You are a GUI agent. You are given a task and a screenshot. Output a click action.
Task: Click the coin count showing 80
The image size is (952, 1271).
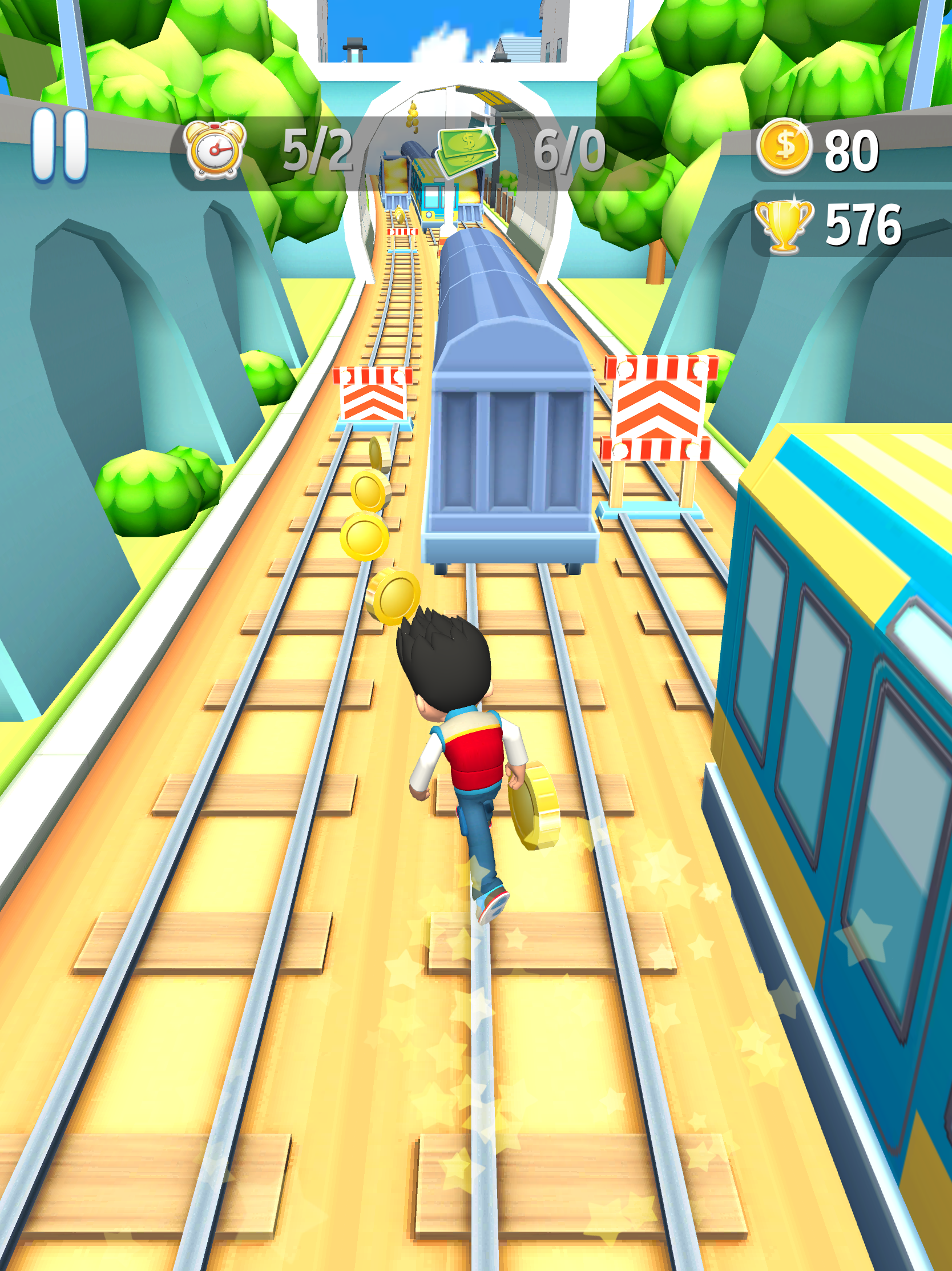(x=854, y=150)
